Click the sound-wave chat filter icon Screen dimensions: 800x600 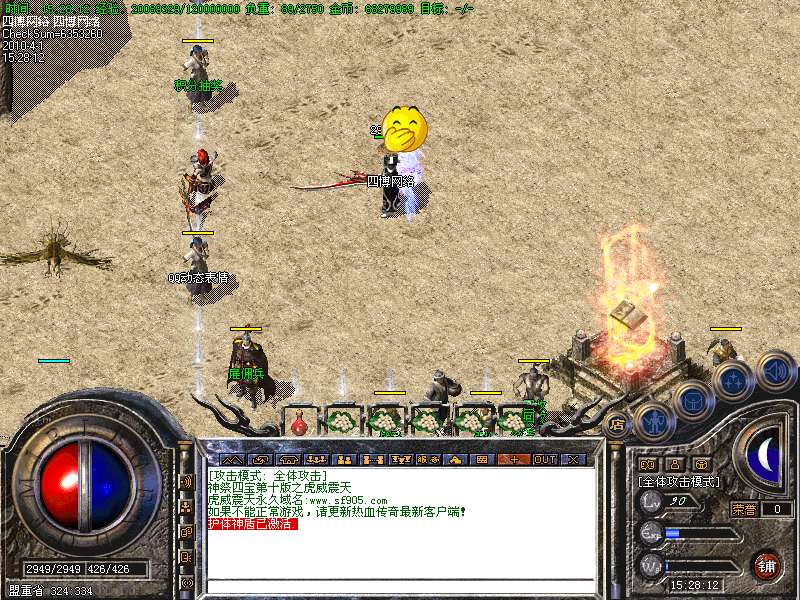pos(186,482)
